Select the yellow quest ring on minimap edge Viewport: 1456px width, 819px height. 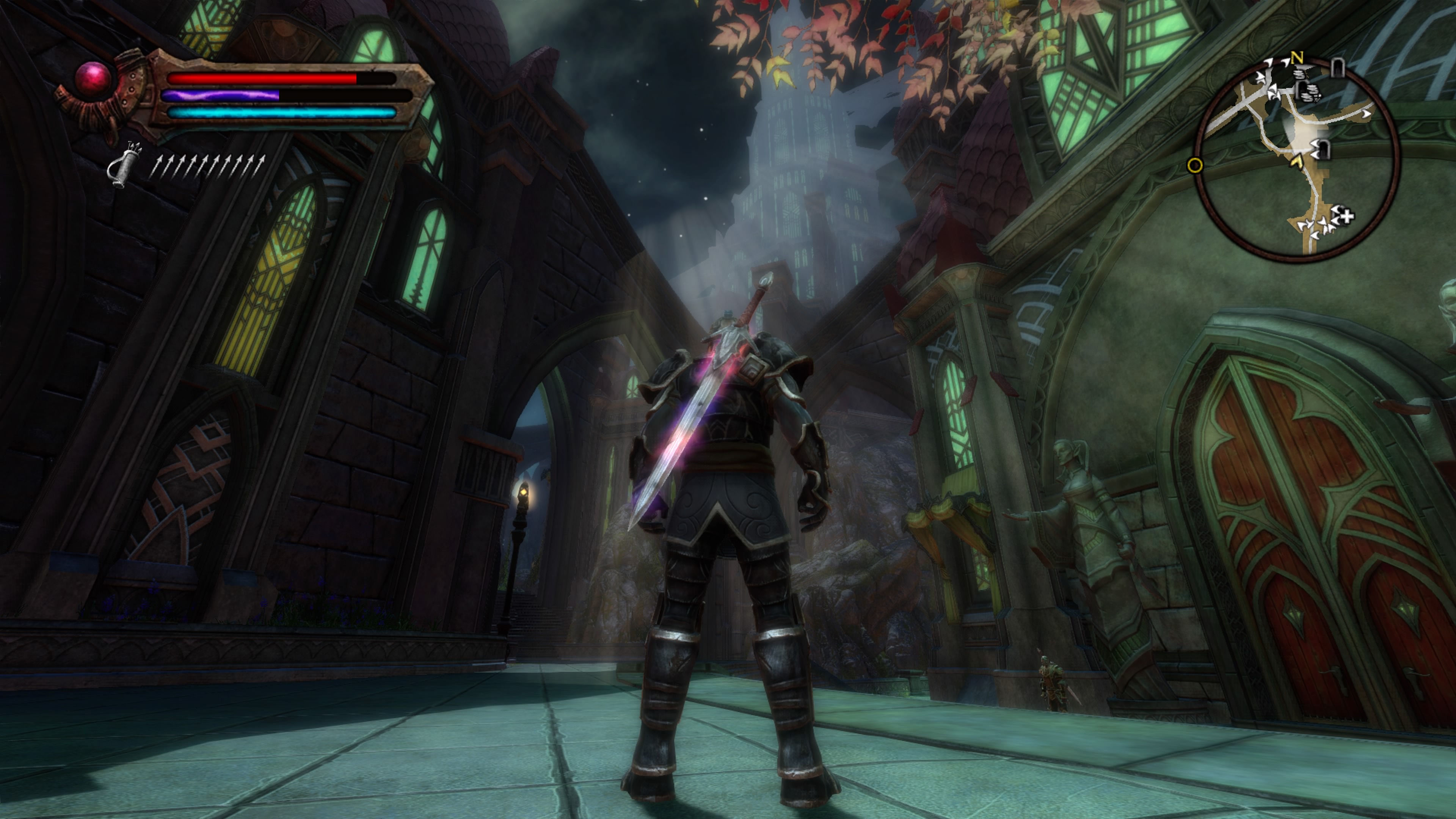click(1195, 166)
